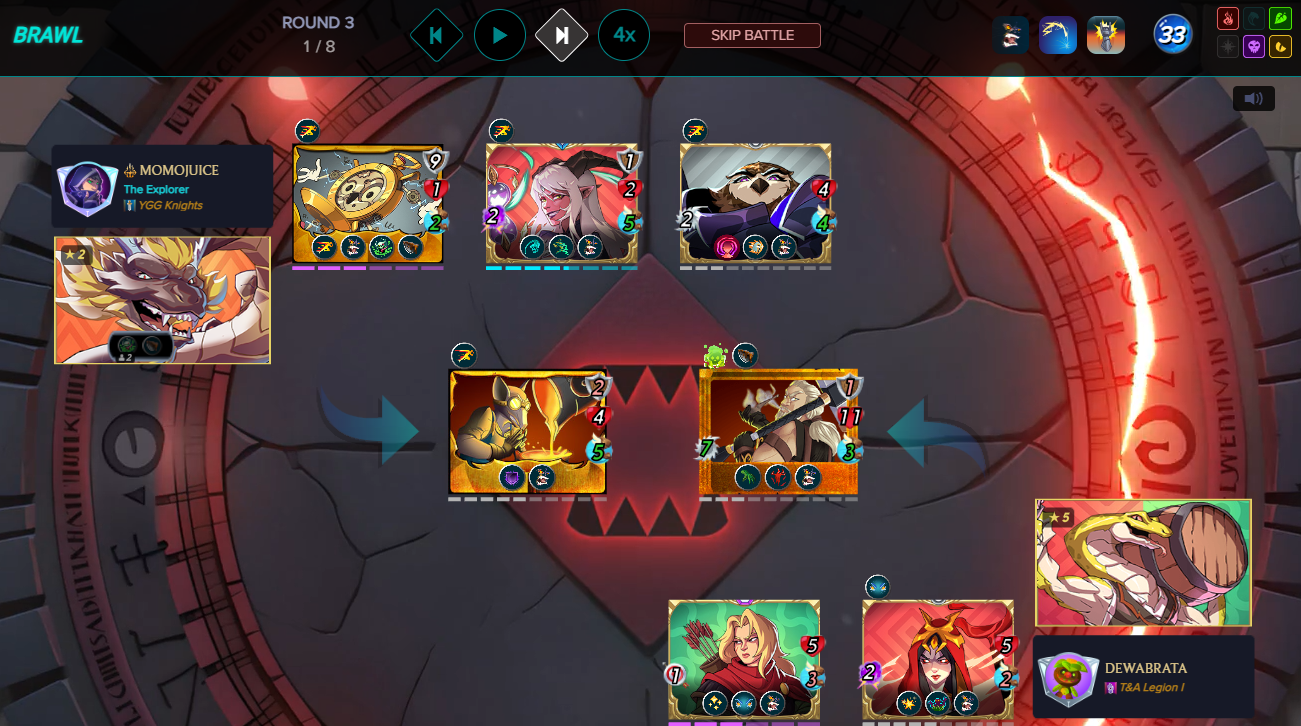Show the mana cap 33 icon

[x=1172, y=35]
